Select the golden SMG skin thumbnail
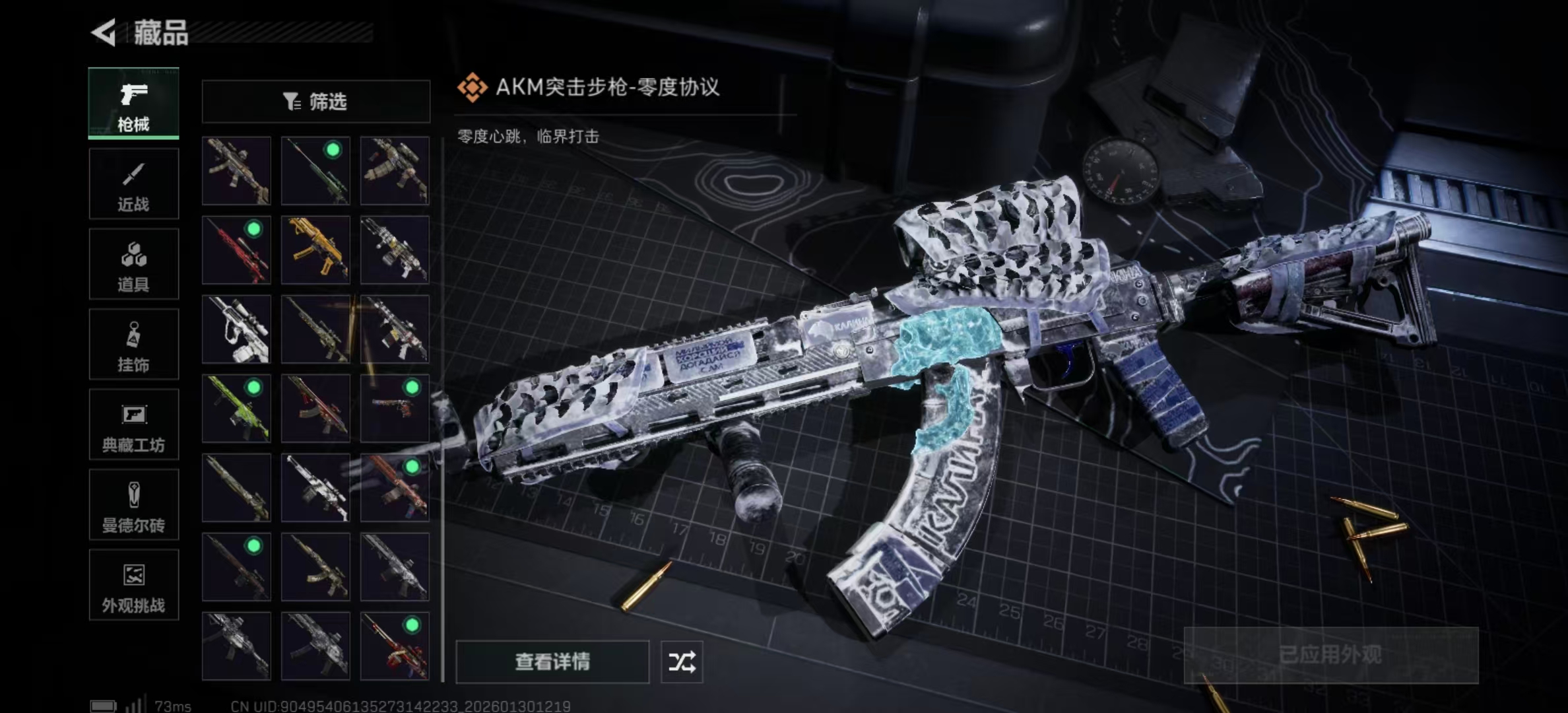The image size is (1568, 713). coord(315,250)
